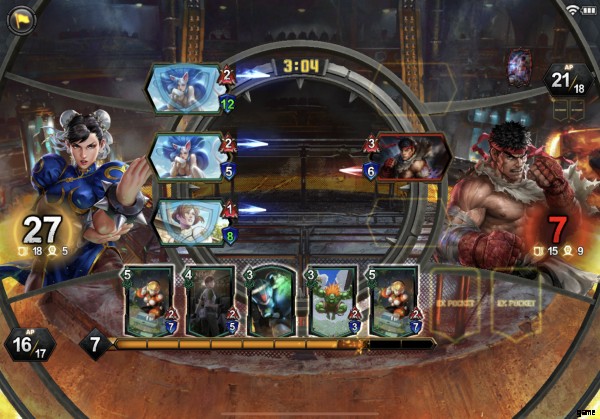600x419 pixels.
Task: Choose the cost-3 dark armored robot card
Action: (x=268, y=299)
